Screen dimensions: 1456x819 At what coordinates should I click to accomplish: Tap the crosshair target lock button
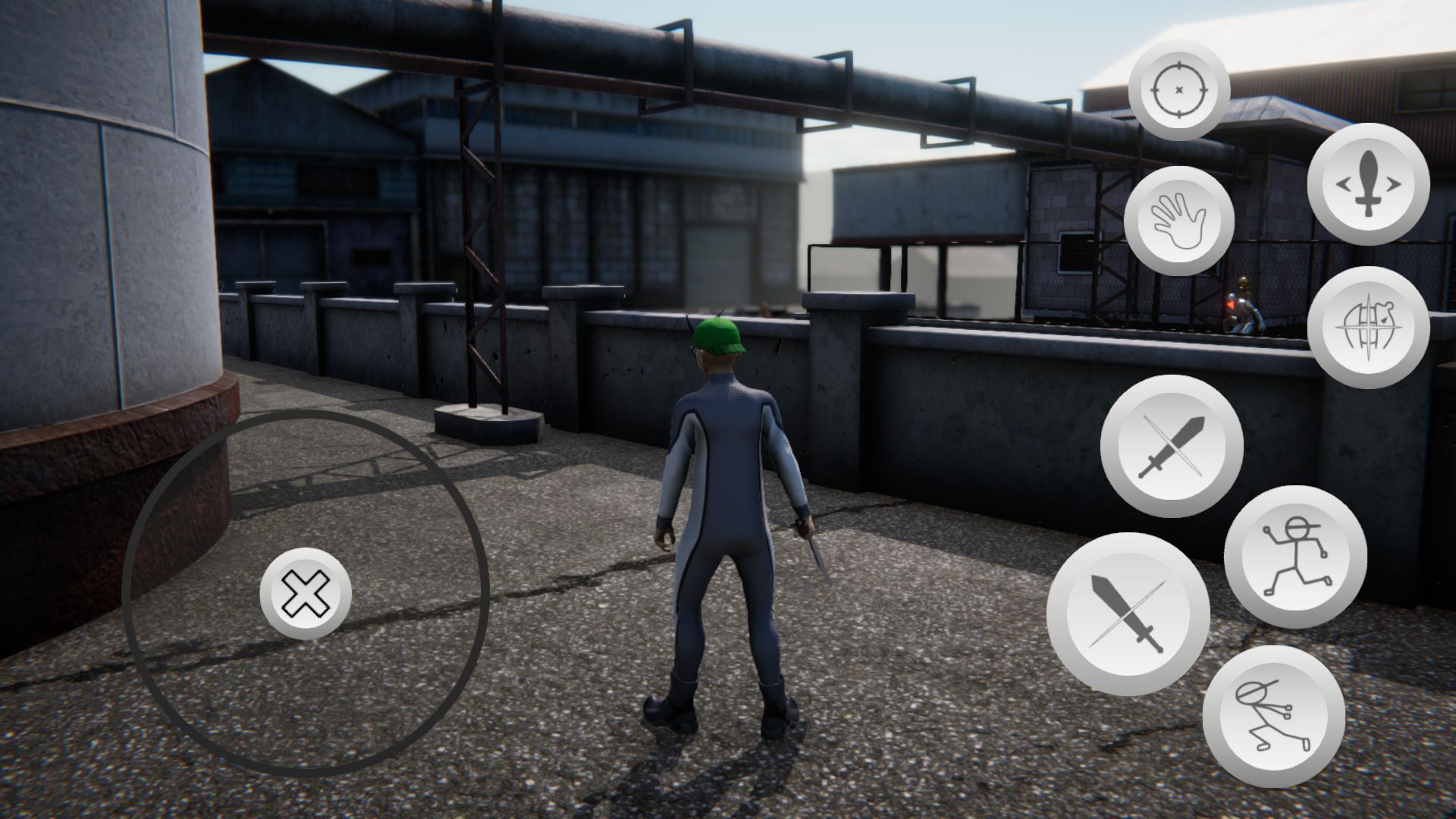point(1178,90)
